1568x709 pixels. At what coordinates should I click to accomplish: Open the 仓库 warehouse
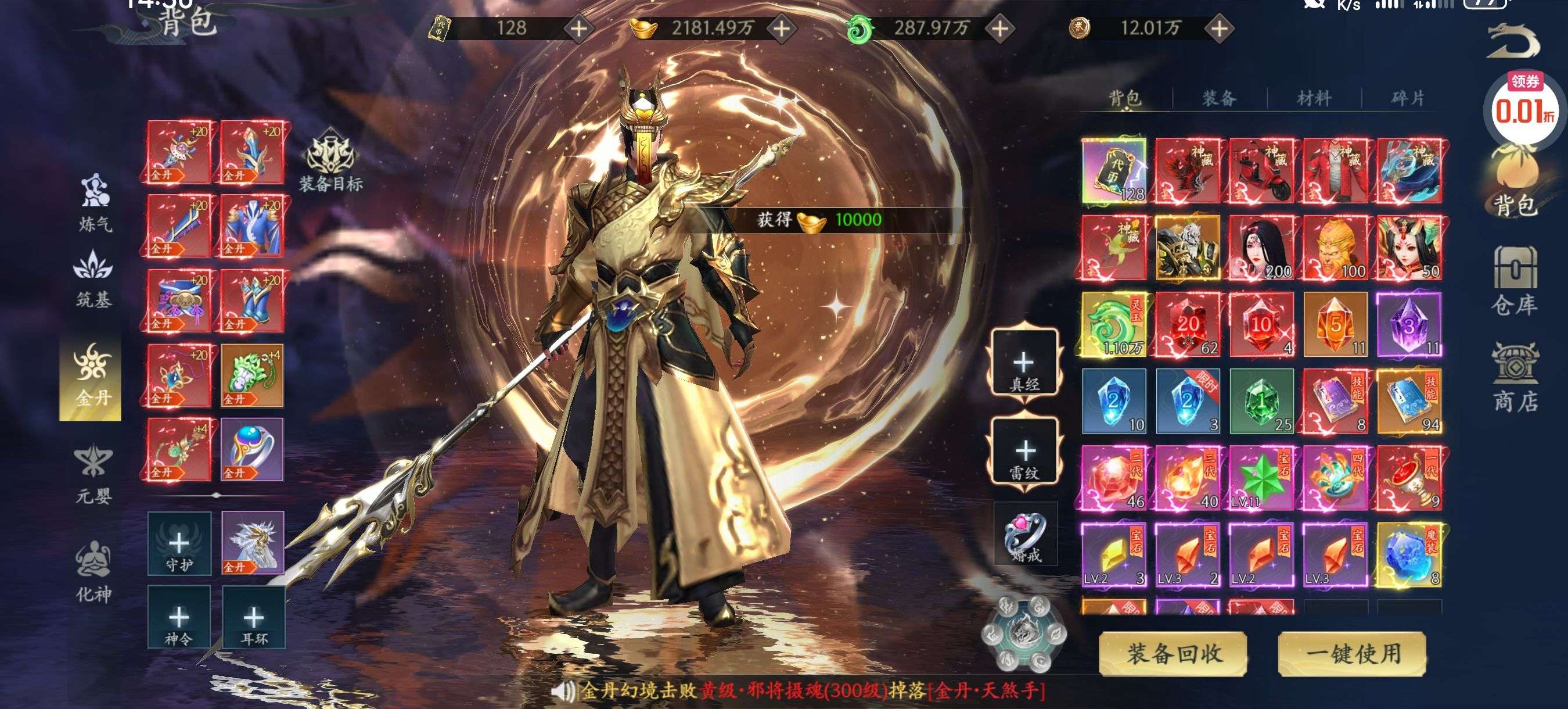tap(1515, 280)
